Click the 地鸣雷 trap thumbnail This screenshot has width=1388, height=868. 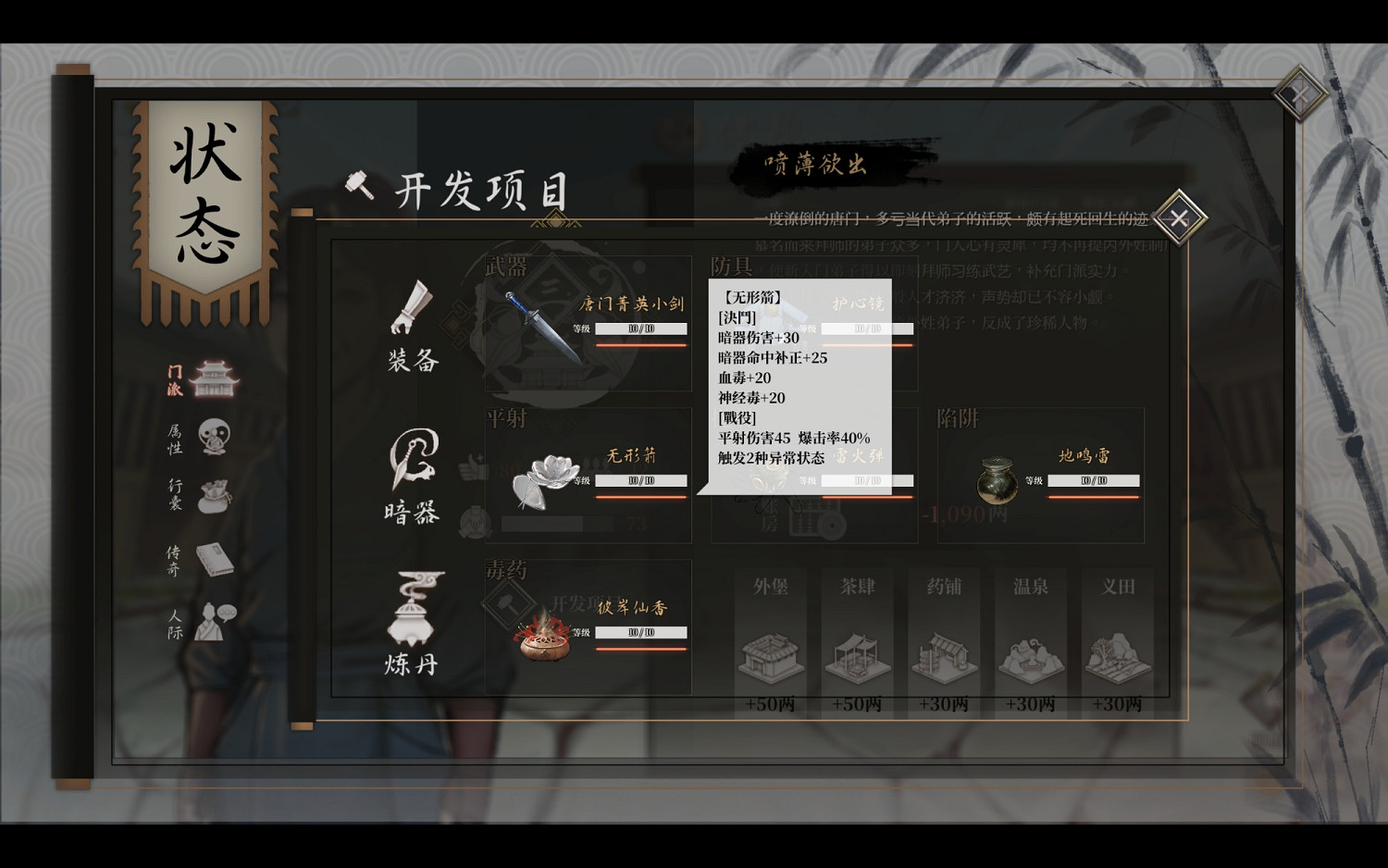[x=998, y=481]
